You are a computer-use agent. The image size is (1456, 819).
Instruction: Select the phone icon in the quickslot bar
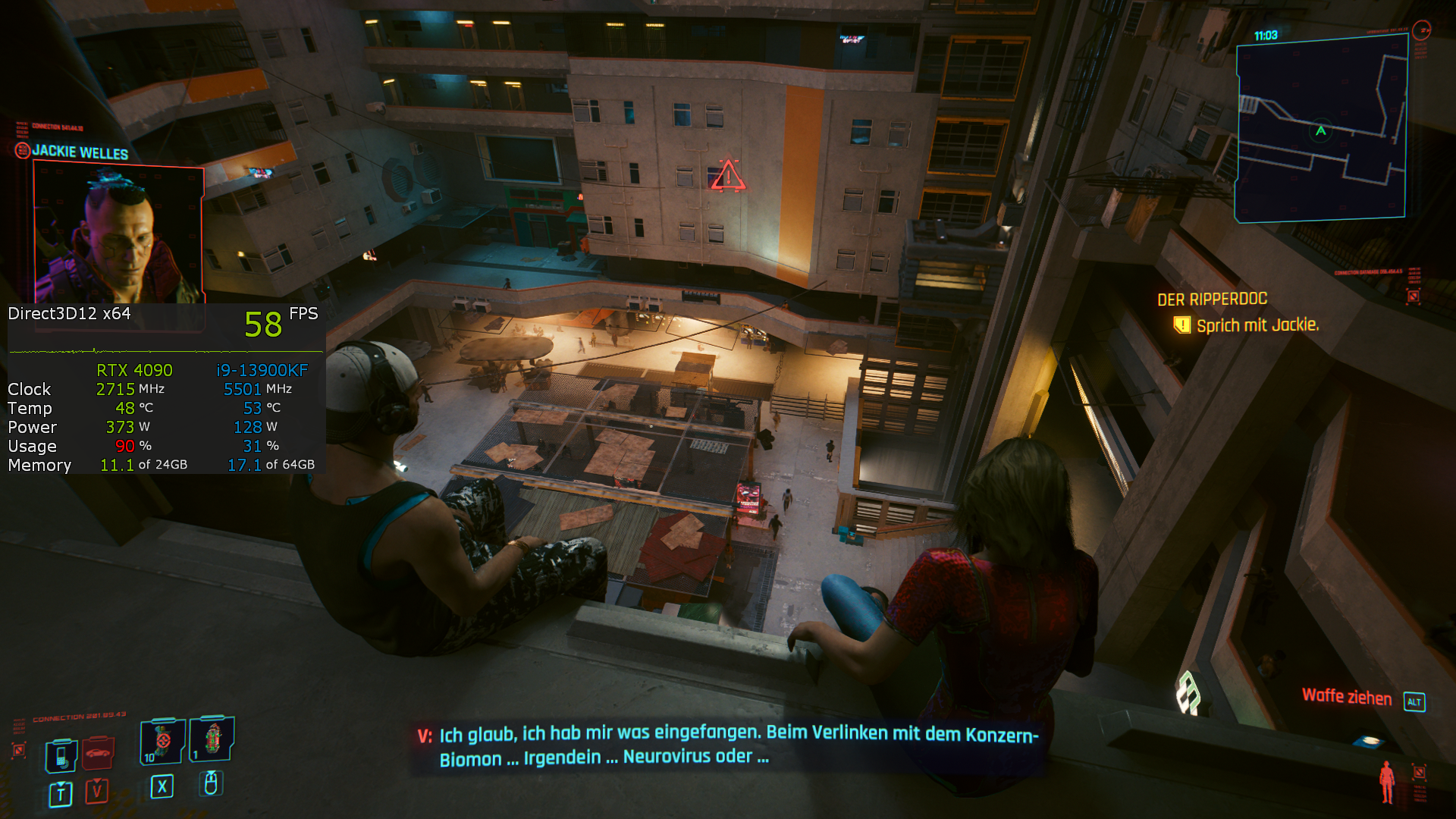click(61, 755)
